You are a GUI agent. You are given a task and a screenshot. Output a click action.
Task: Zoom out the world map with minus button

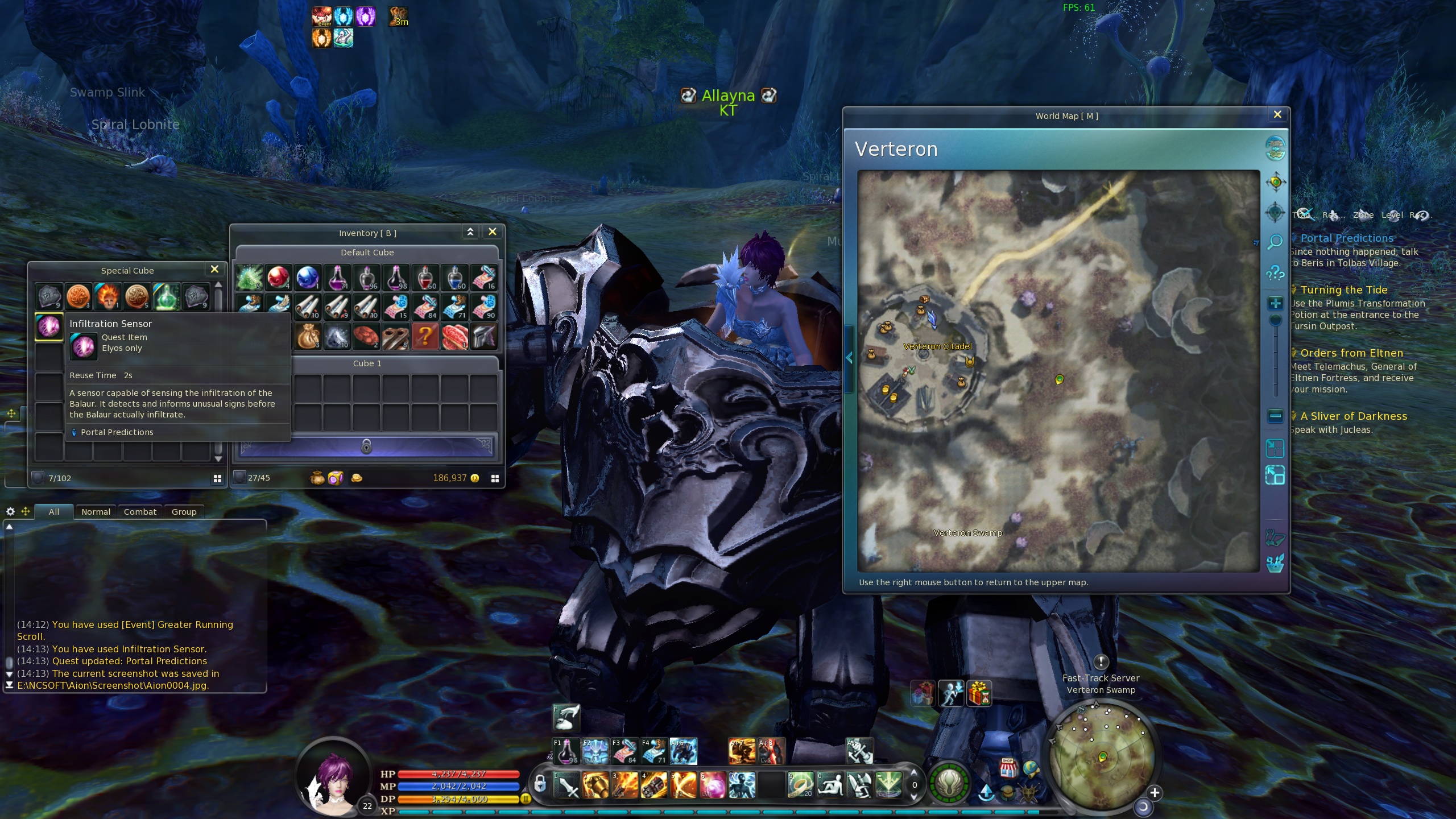coord(1275,416)
